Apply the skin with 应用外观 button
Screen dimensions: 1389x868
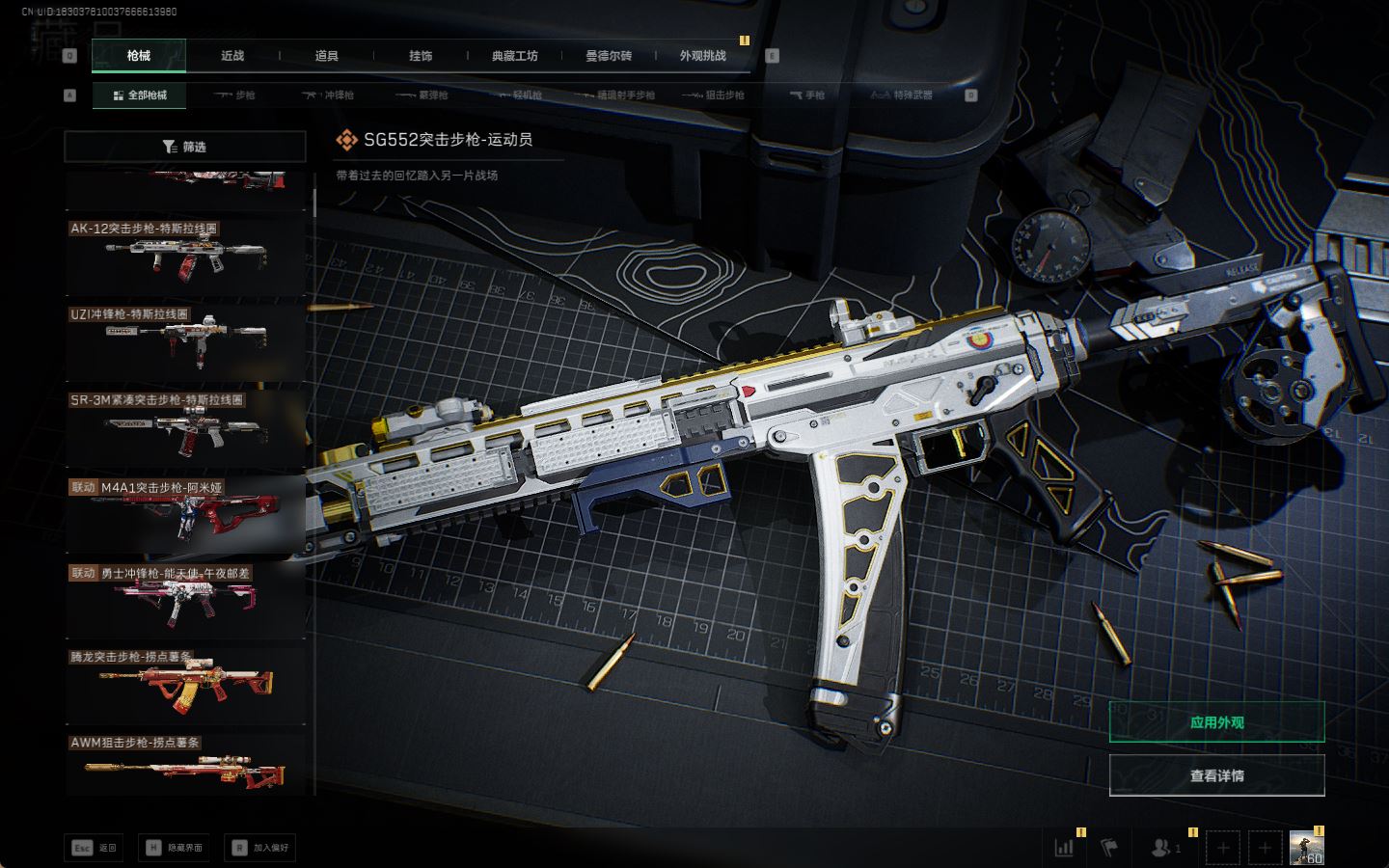1216,722
